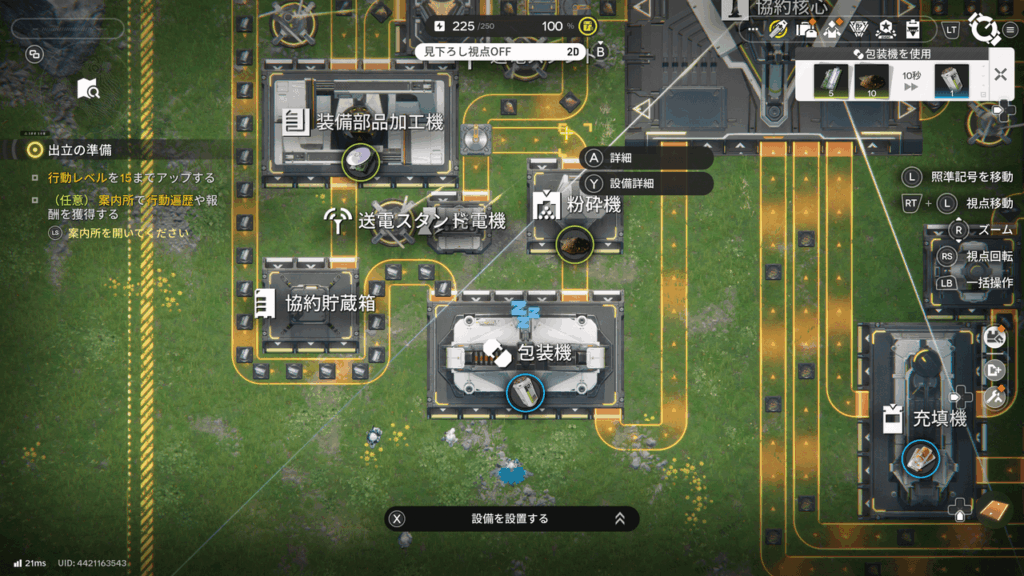Open the star medal icon in top toolbar

tap(886, 30)
